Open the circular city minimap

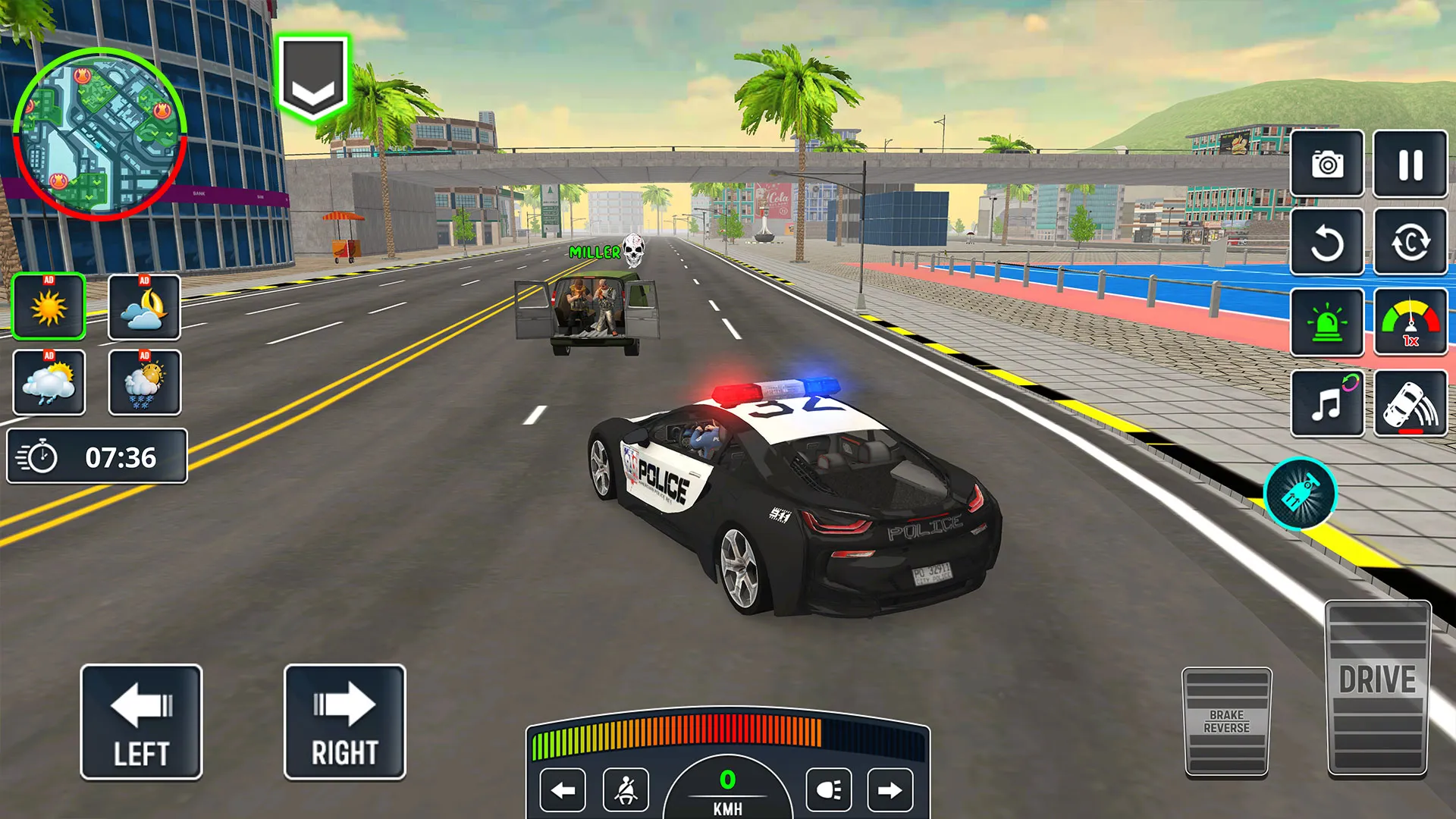point(99,134)
